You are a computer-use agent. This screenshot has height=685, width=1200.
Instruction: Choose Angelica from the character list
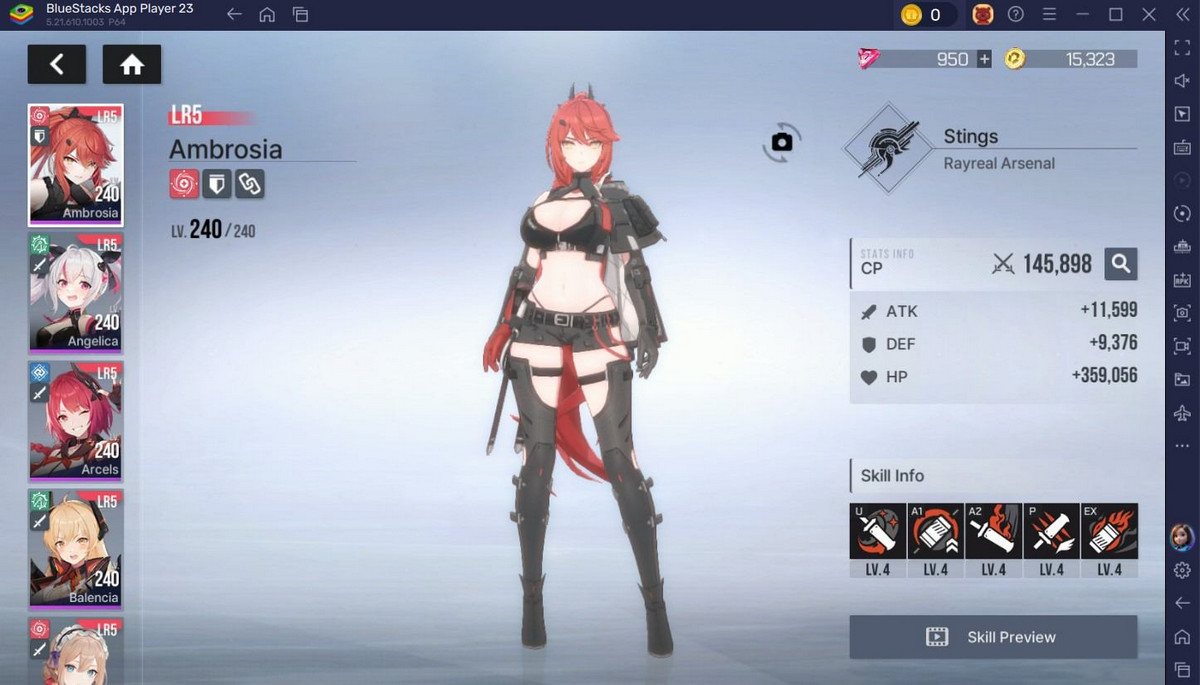click(x=76, y=292)
